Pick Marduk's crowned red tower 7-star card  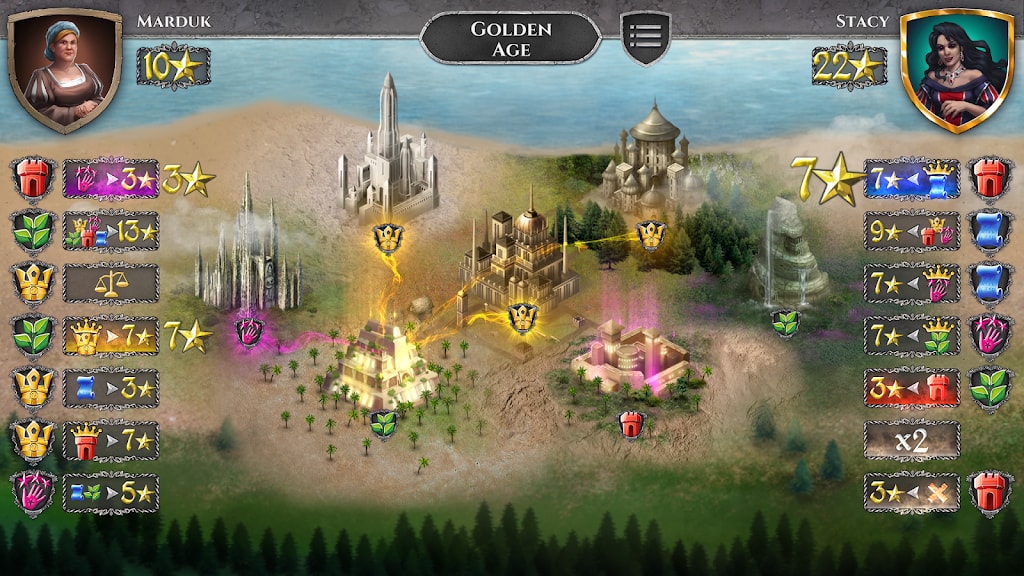[x=111, y=440]
